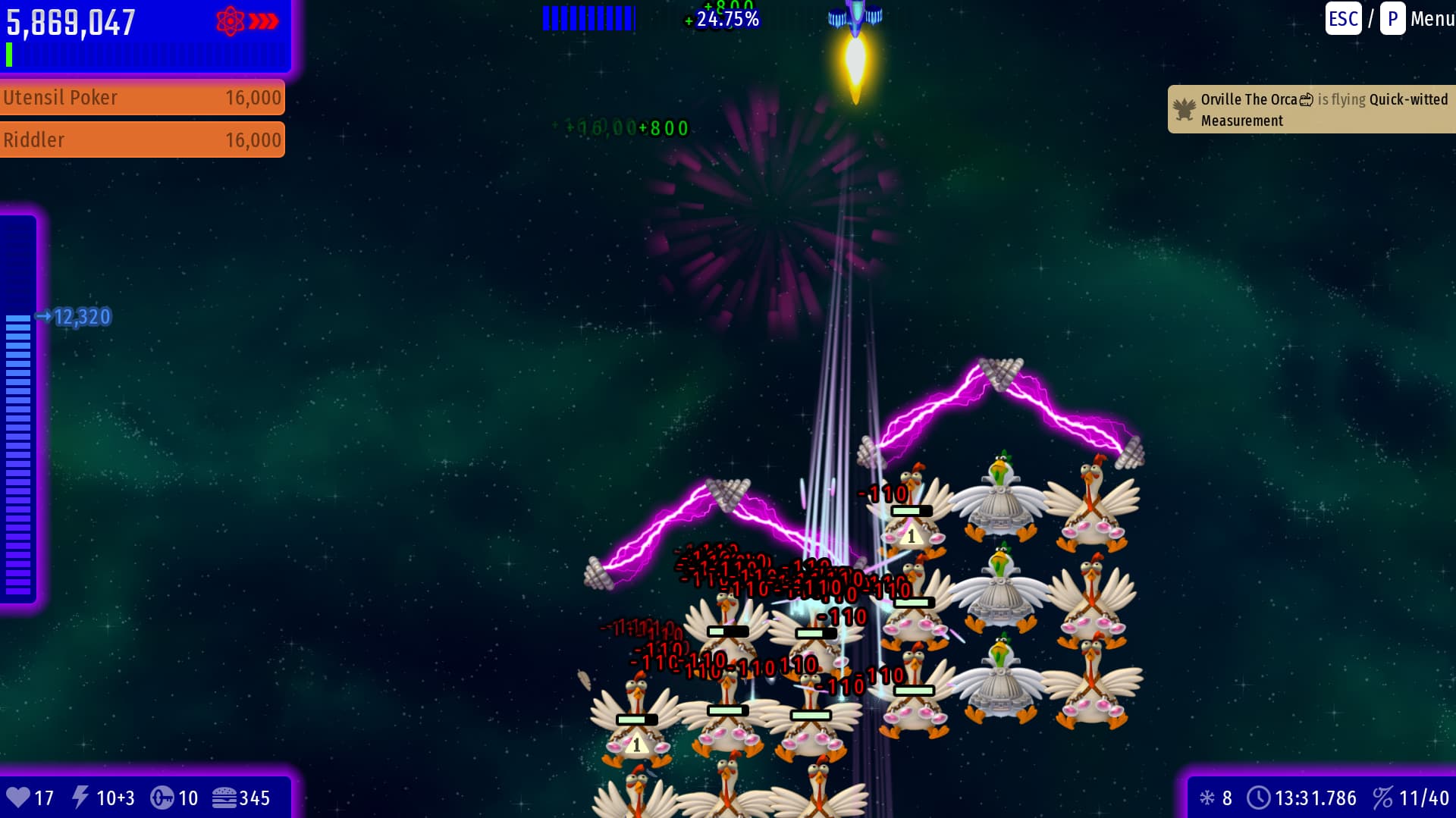
Task: Select the Utensil Poker score row
Action: pos(142,98)
